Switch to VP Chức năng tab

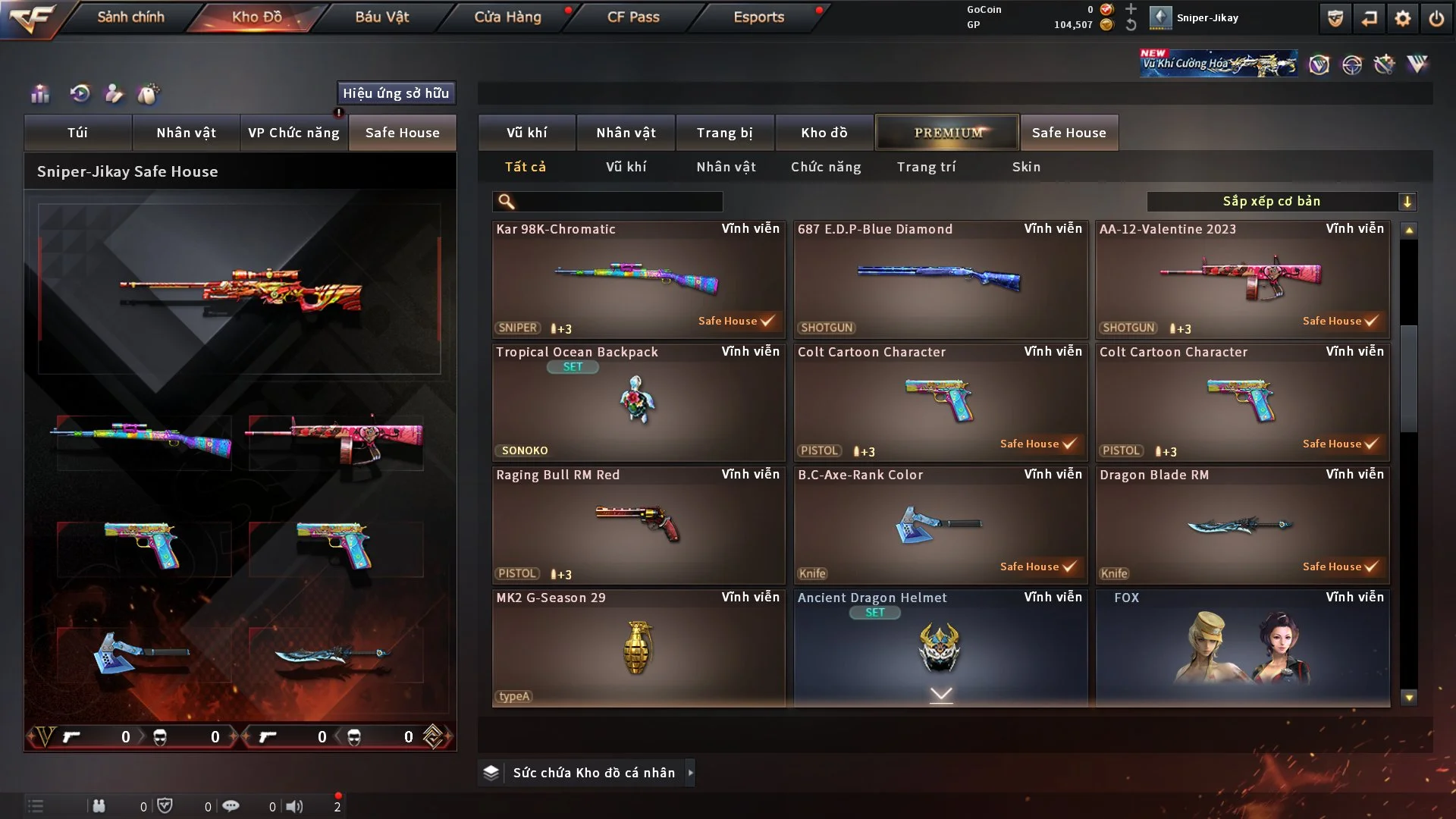pos(293,133)
